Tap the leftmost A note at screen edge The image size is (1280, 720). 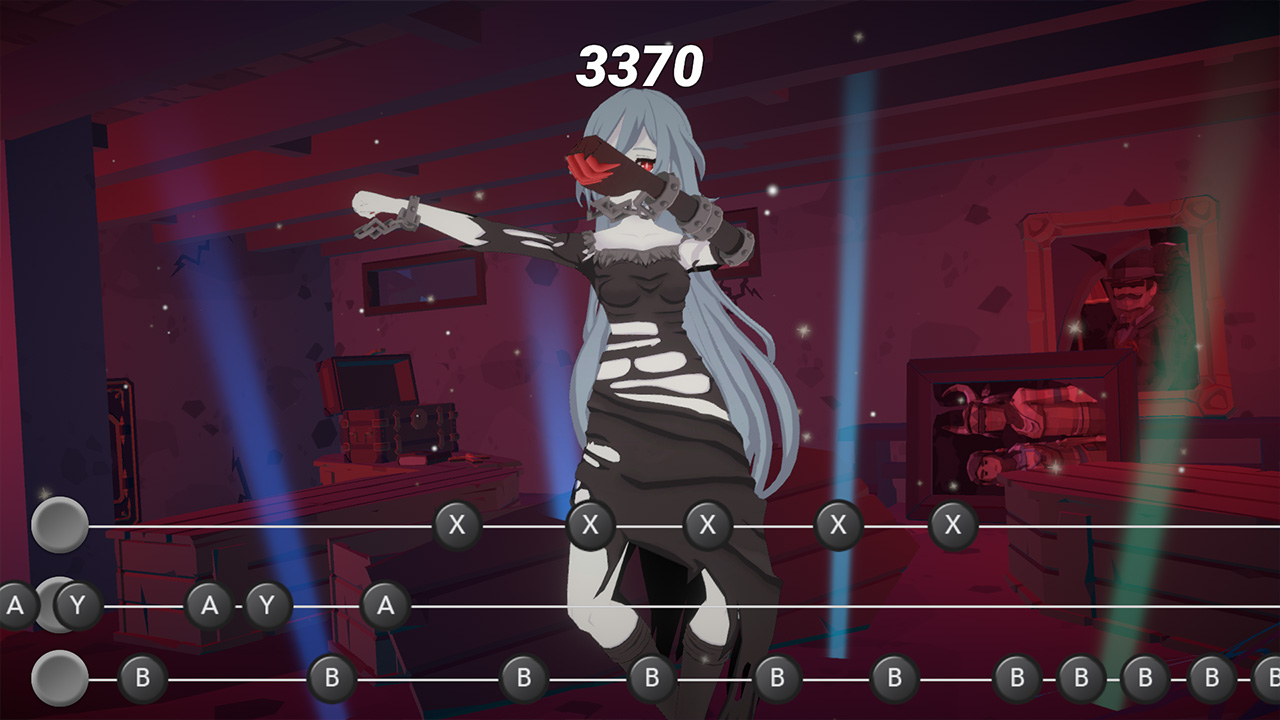coord(14,603)
